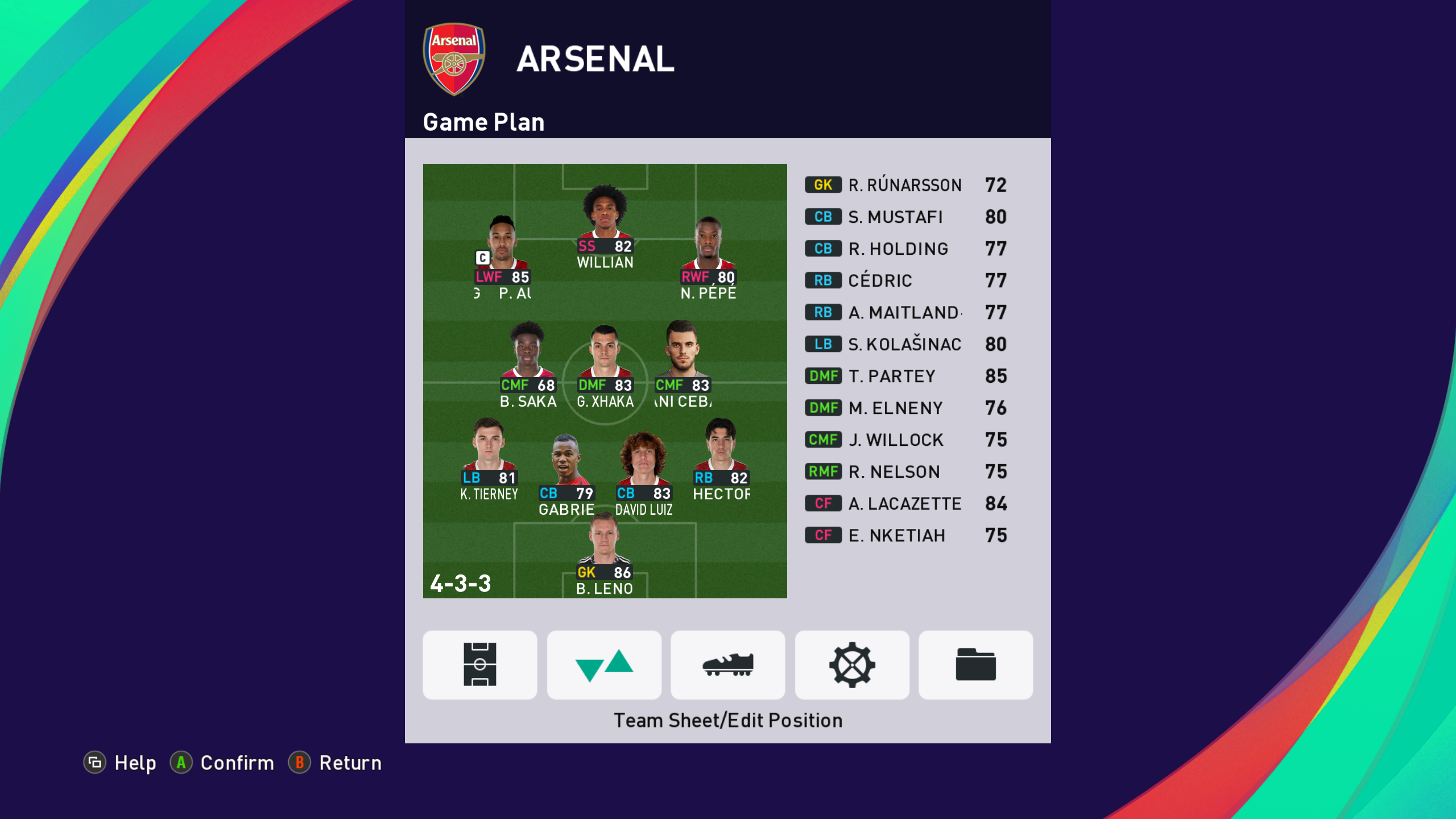Screen dimensions: 1456x819
Task: Choose David Luiz at centre back
Action: 644,472
